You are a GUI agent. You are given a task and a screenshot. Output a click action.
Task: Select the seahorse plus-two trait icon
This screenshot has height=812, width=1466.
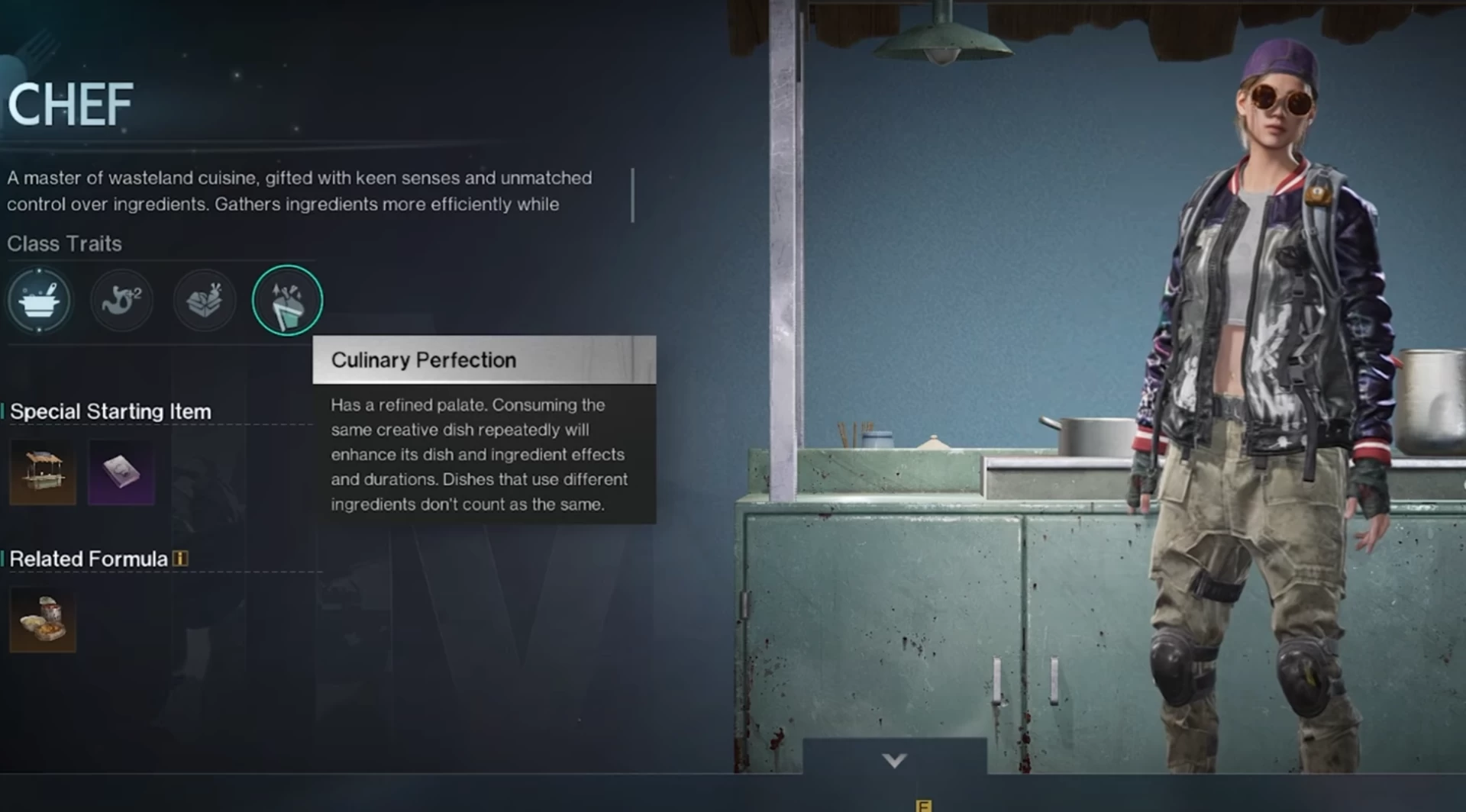tap(121, 301)
